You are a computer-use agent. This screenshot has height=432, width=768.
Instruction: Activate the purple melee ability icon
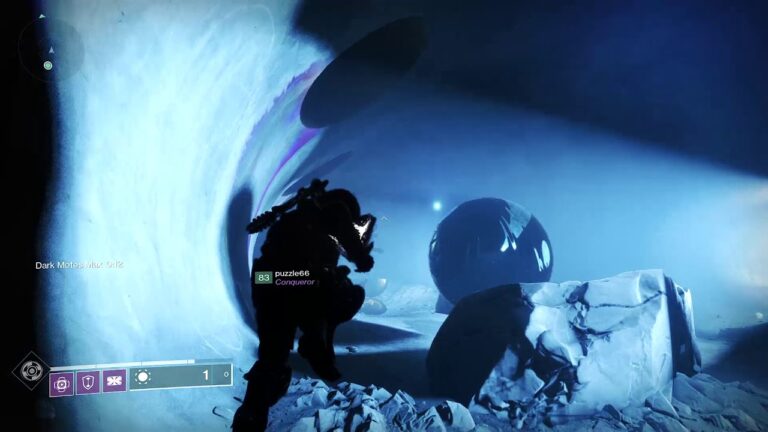[114, 381]
